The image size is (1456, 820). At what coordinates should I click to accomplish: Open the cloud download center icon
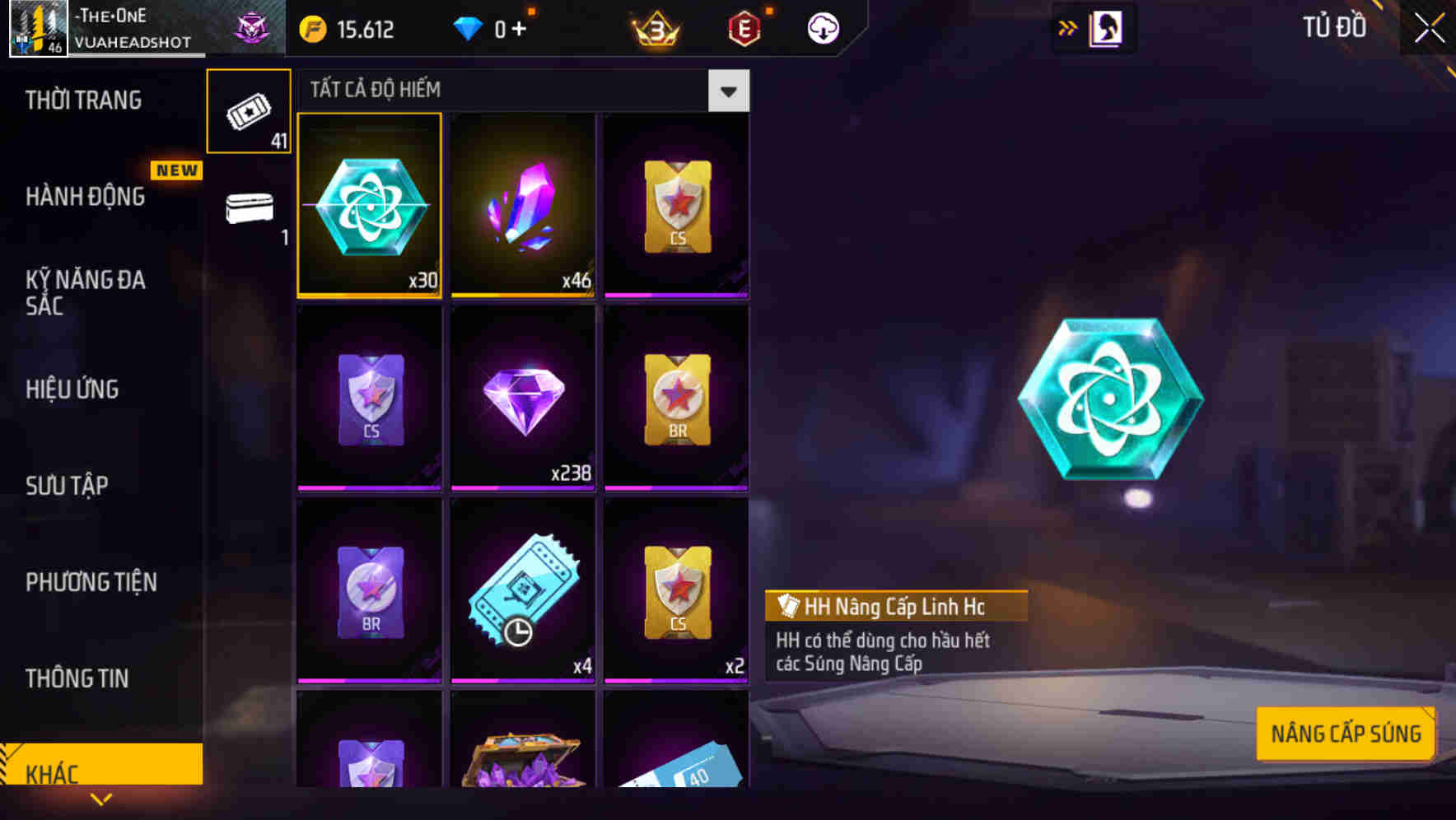(822, 27)
